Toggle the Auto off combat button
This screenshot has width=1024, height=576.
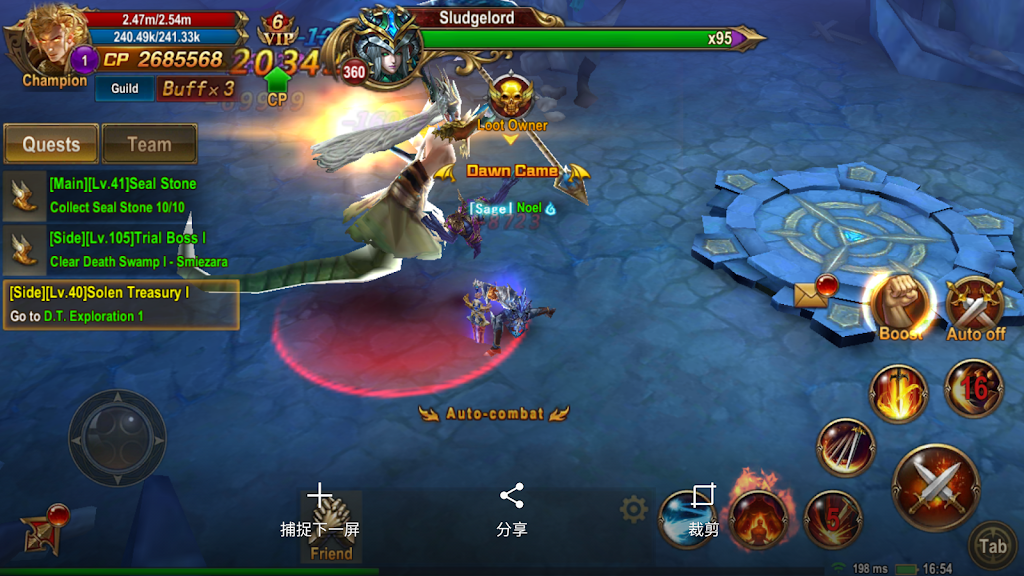(974, 306)
